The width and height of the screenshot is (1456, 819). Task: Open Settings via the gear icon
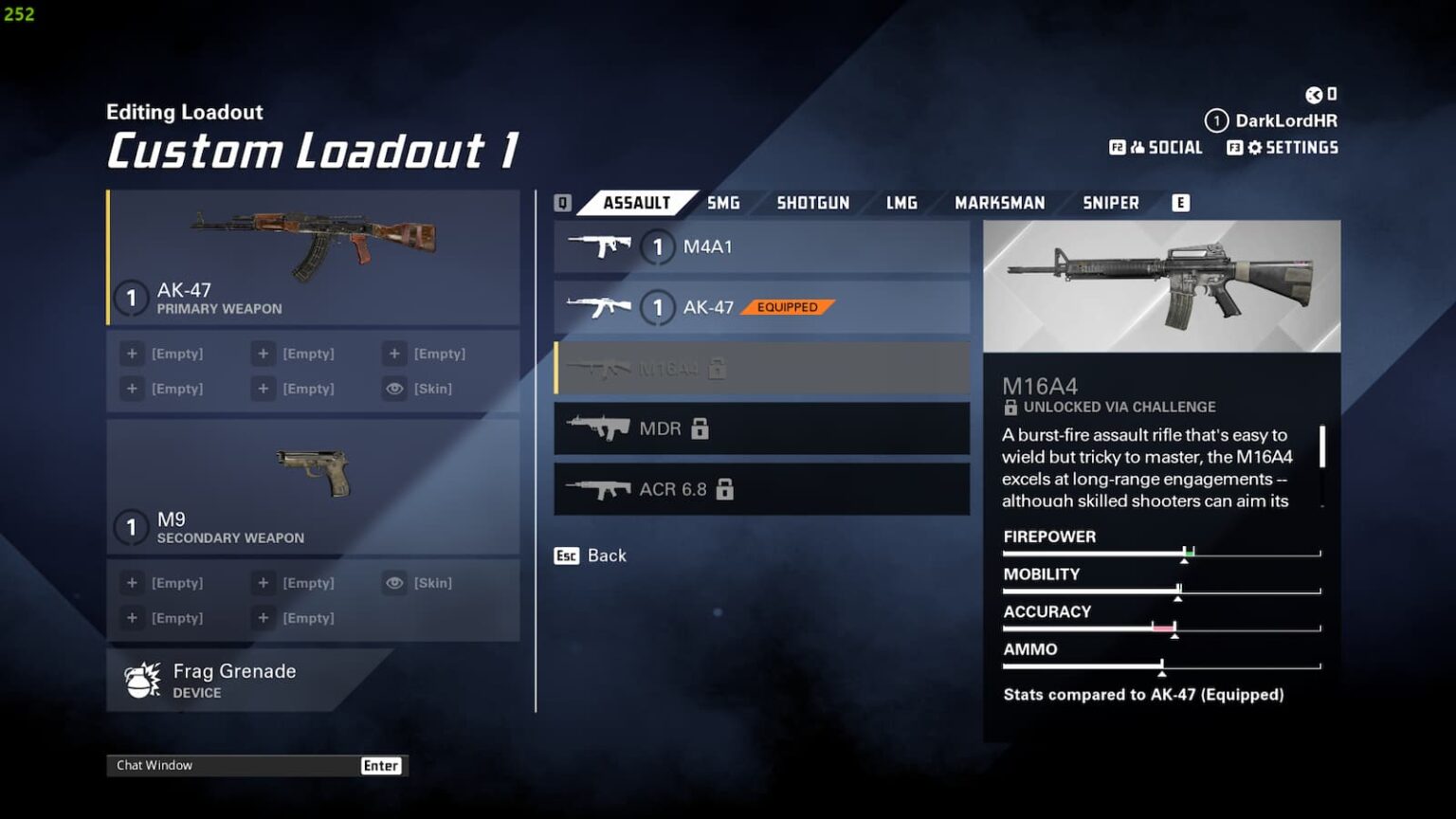[1253, 148]
